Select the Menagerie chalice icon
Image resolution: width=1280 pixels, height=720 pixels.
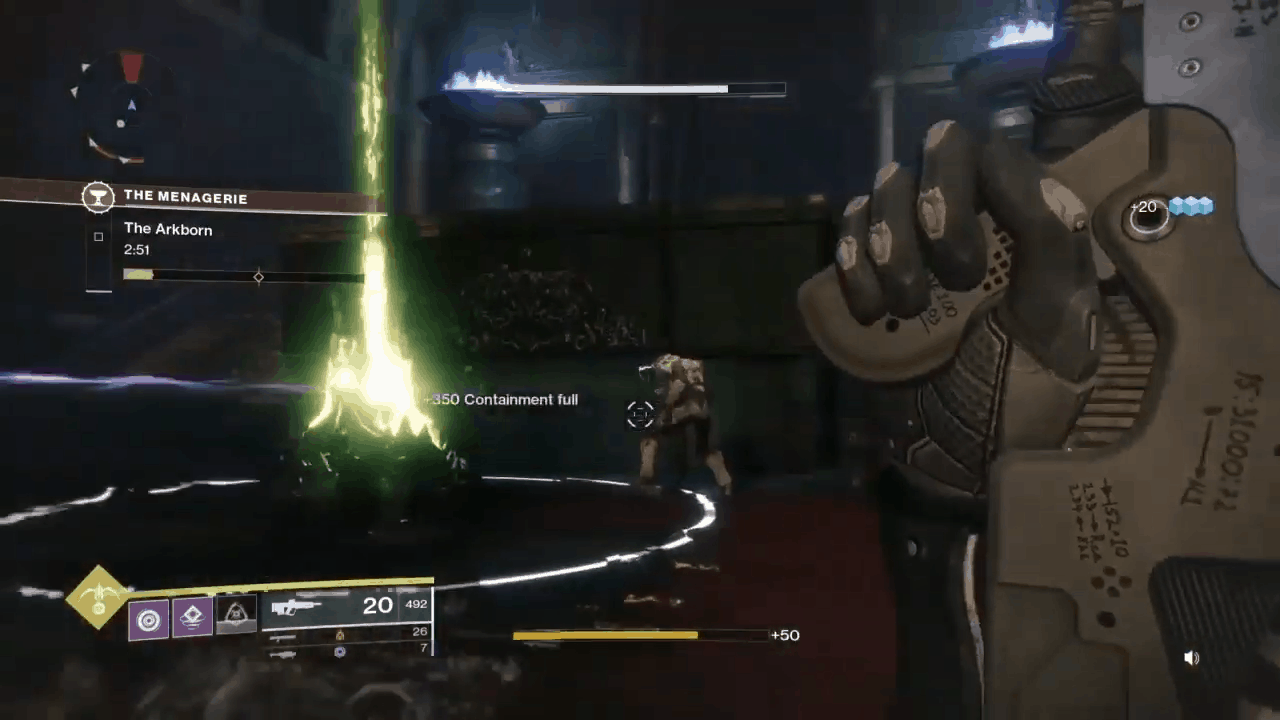pos(98,197)
